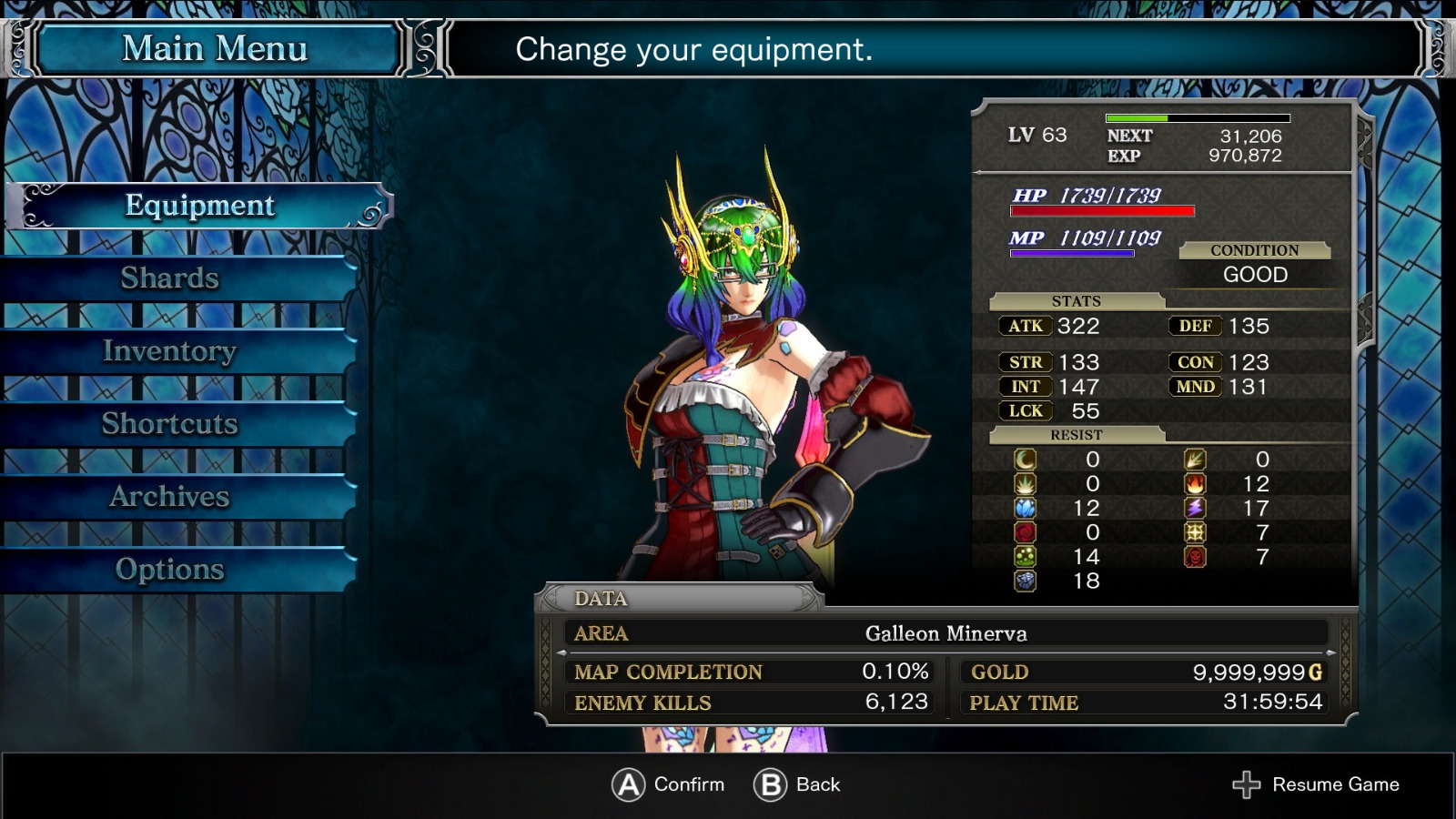The height and width of the screenshot is (819, 1456).
Task: Click the lightning resistance icon
Action: (x=1196, y=508)
